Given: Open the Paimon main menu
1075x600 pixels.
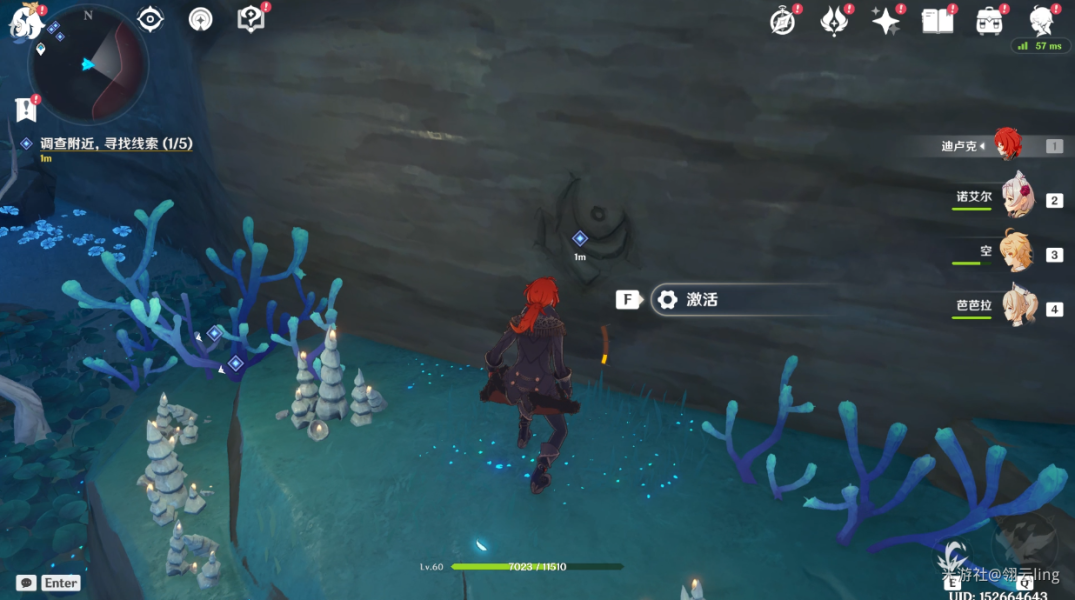Looking at the screenshot, I should [x=22, y=22].
